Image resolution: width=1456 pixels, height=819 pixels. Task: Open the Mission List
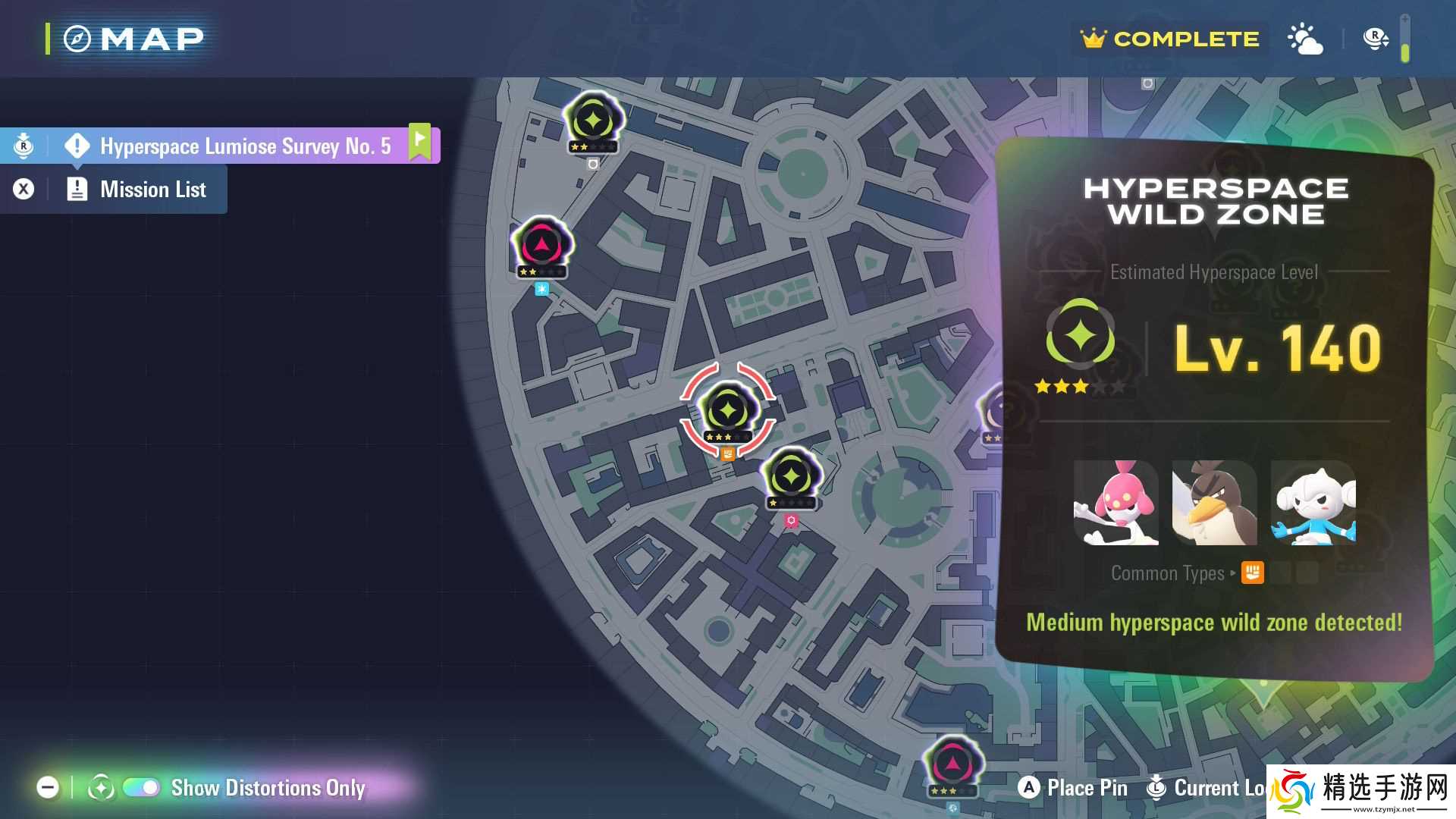point(152,190)
